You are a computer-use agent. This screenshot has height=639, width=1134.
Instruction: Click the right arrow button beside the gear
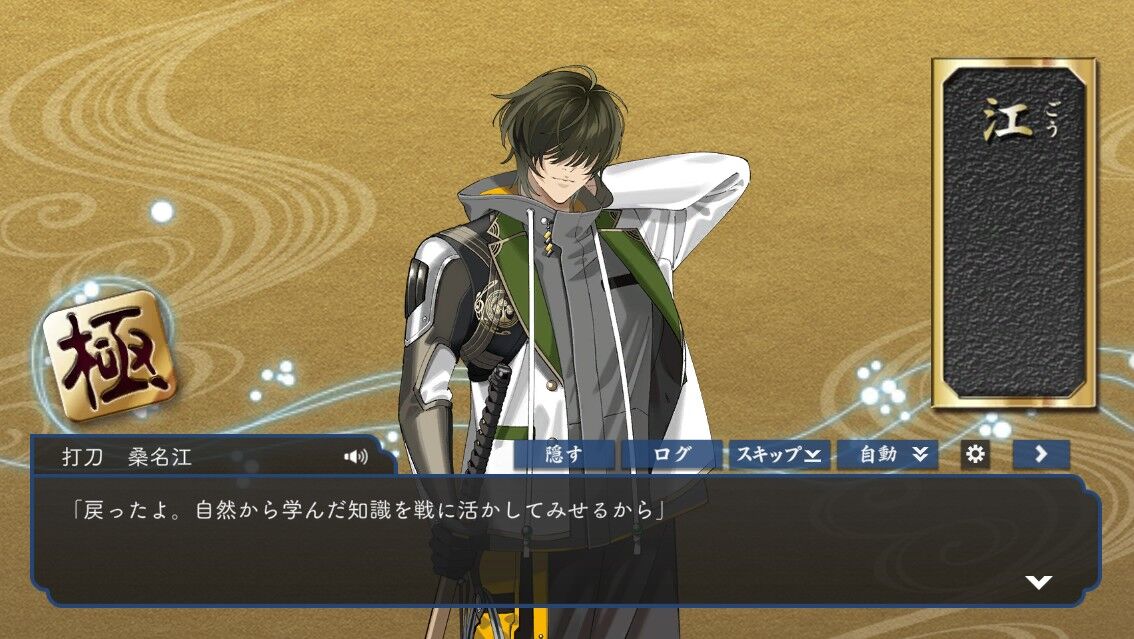pyautogui.click(x=1041, y=455)
